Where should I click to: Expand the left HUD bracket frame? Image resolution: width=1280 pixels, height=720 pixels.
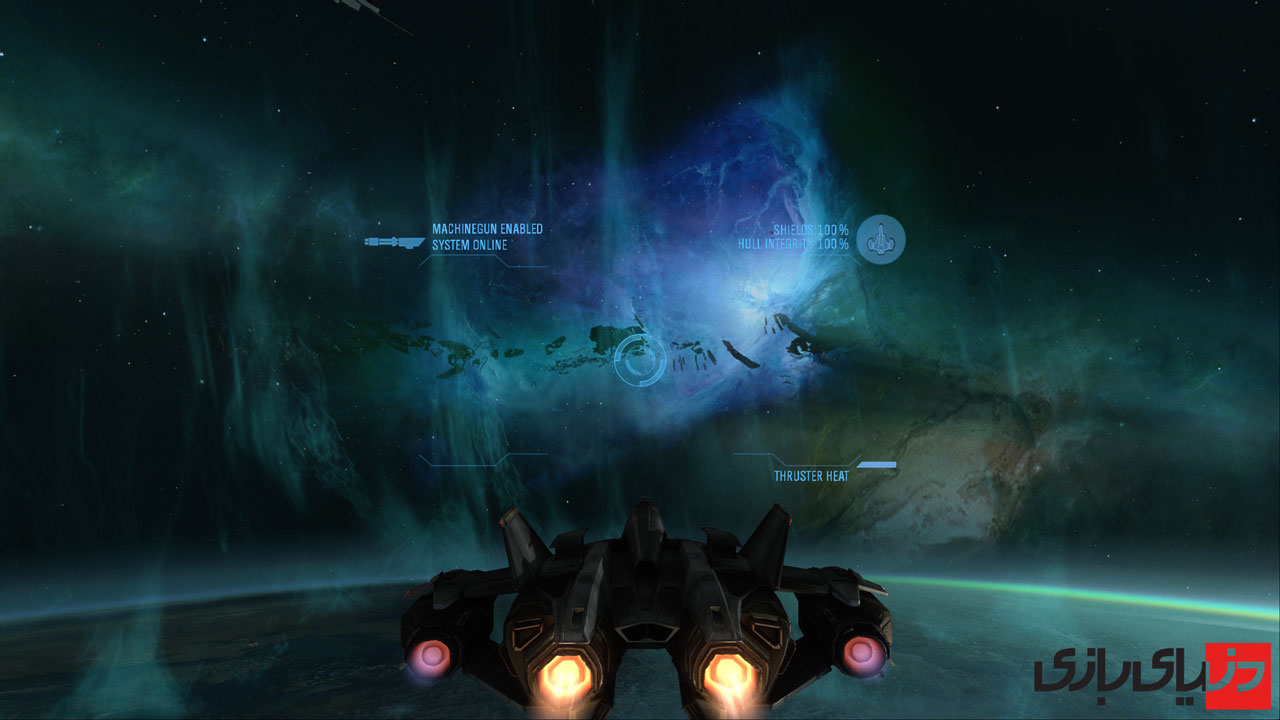[470, 462]
